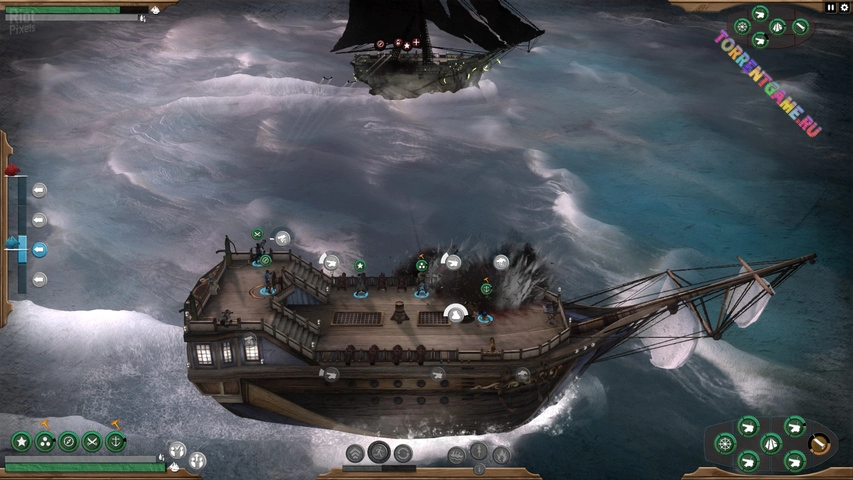The height and width of the screenshot is (480, 853).
Task: Select the anchor crew button
Action: [x=116, y=441]
